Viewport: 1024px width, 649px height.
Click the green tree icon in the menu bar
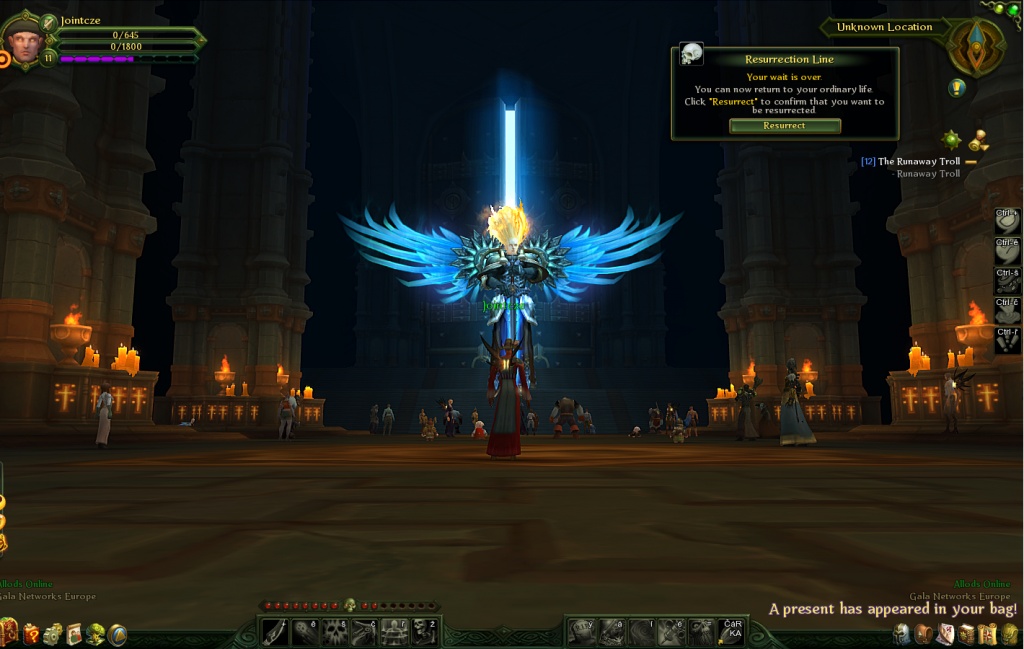(95, 633)
